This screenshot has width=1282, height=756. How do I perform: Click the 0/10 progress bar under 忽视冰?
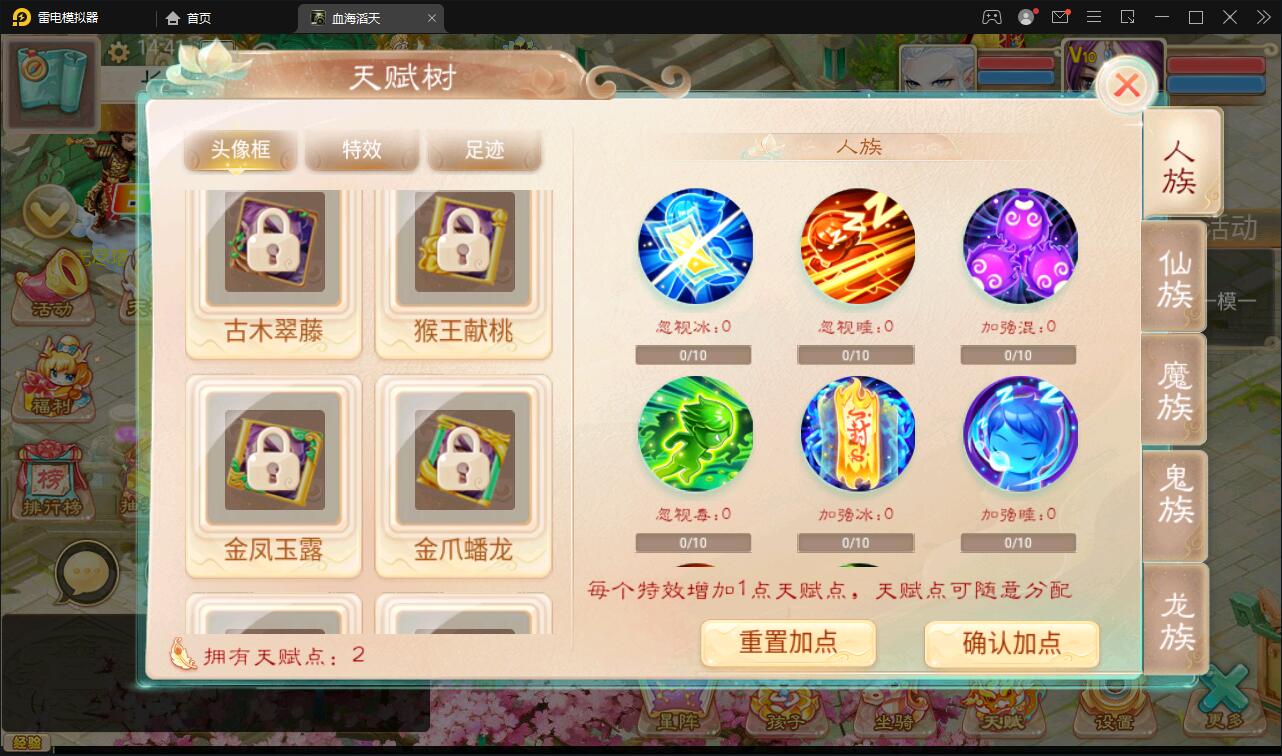[x=693, y=354]
